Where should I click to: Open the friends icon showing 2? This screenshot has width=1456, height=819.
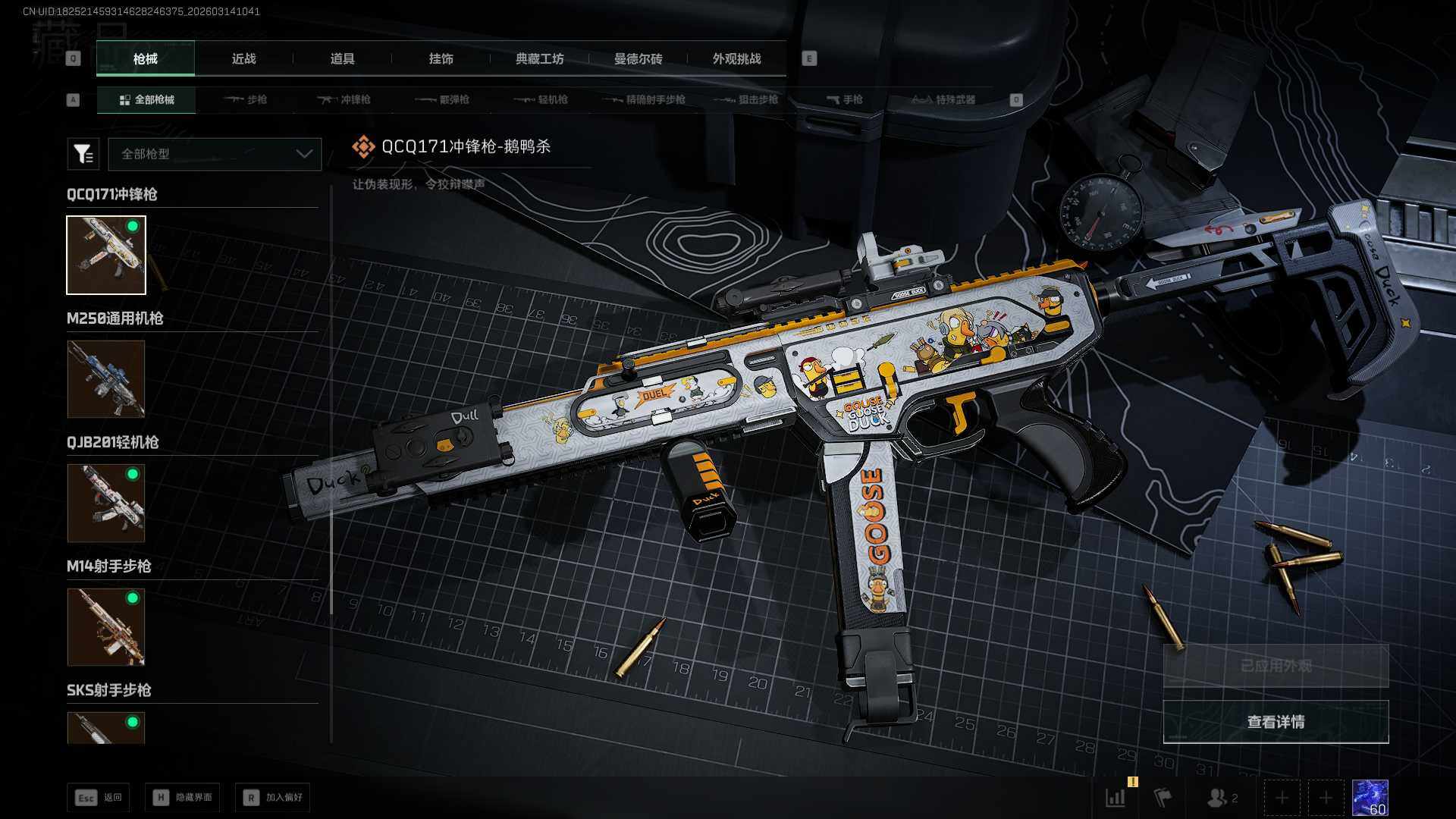pyautogui.click(x=1222, y=798)
